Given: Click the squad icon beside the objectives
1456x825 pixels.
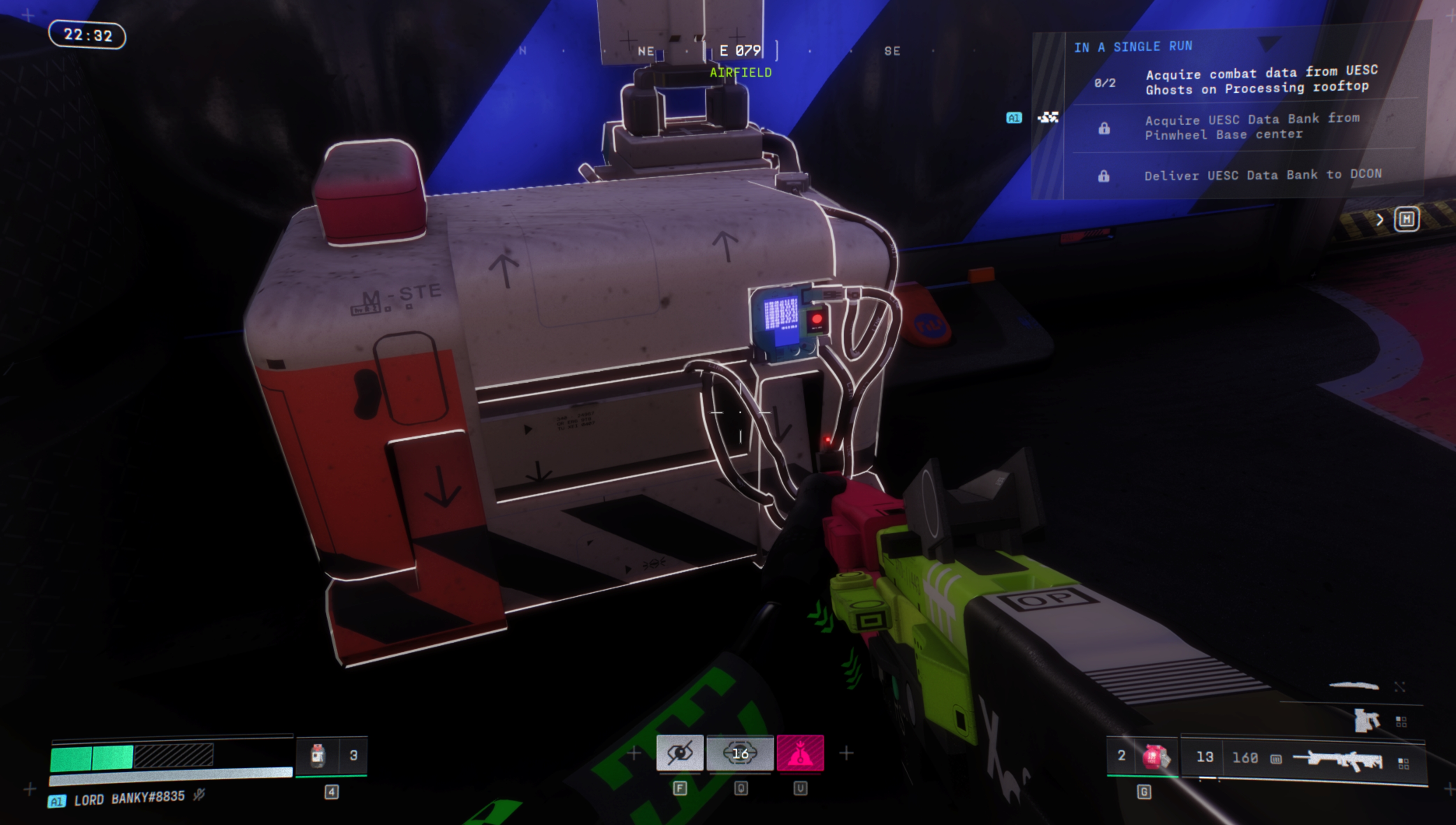Looking at the screenshot, I should (x=1048, y=117).
